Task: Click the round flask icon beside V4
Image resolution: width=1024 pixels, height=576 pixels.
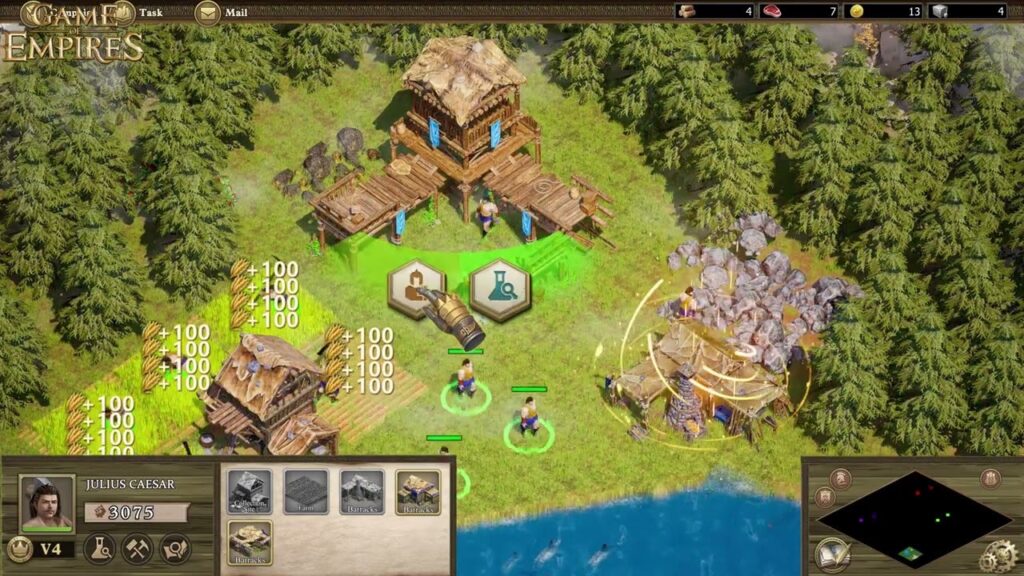Action: pos(99,548)
